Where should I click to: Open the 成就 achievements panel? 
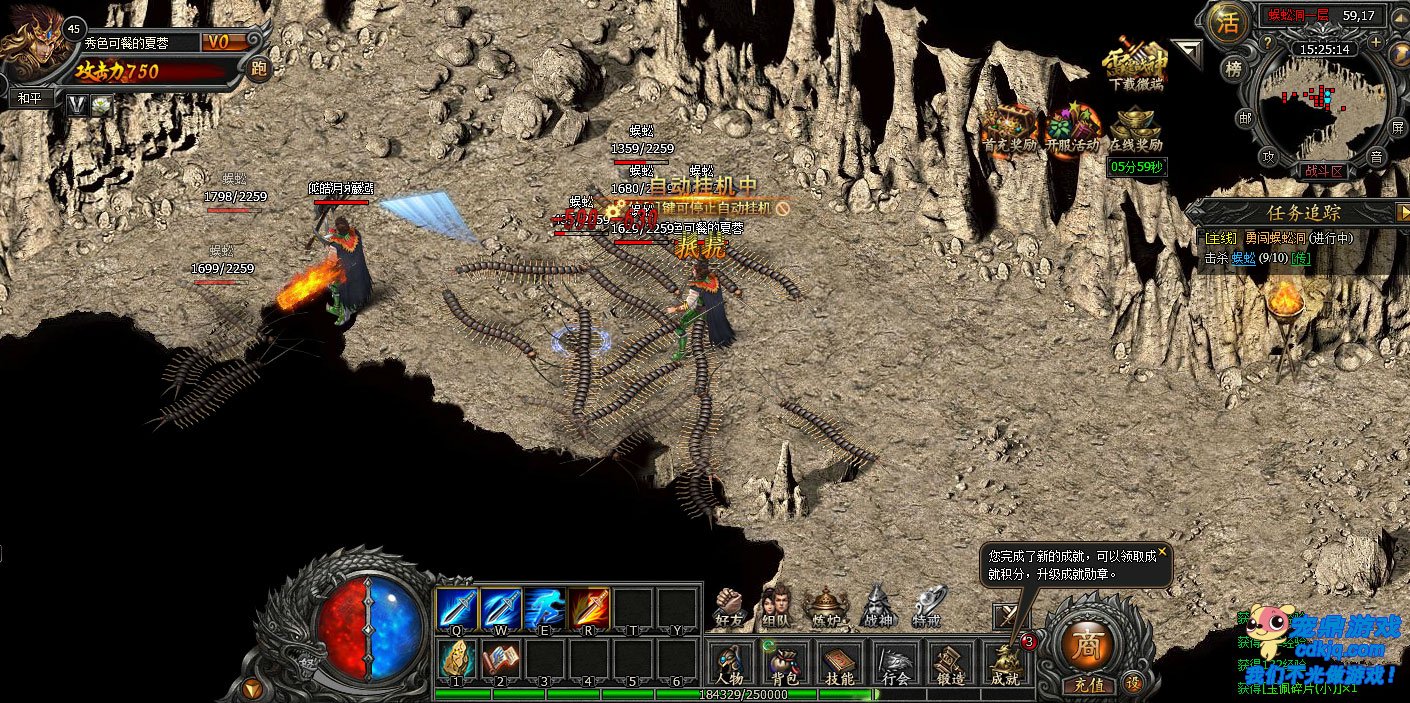[1005, 664]
